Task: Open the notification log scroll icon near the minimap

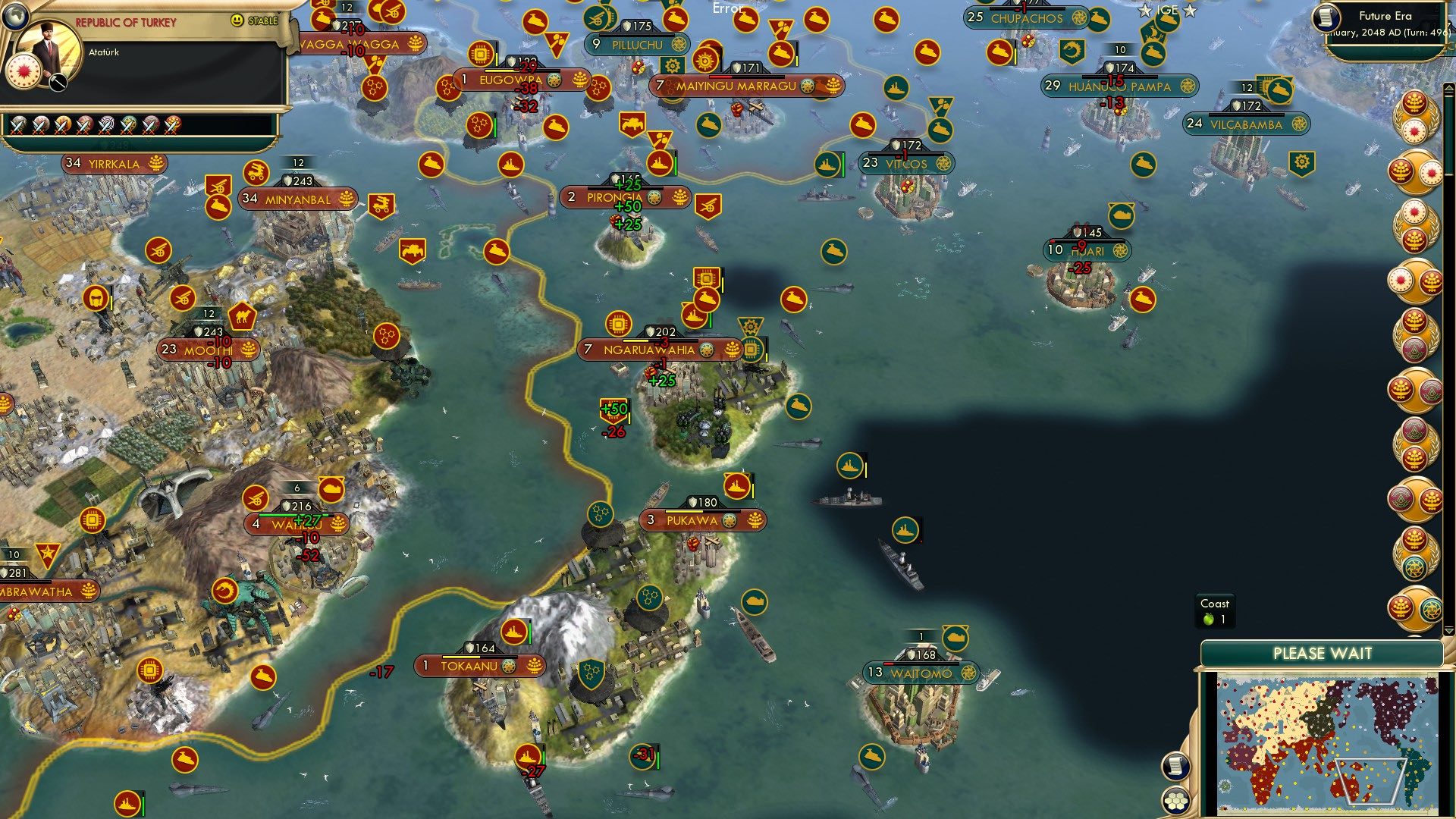Action: tap(1175, 766)
